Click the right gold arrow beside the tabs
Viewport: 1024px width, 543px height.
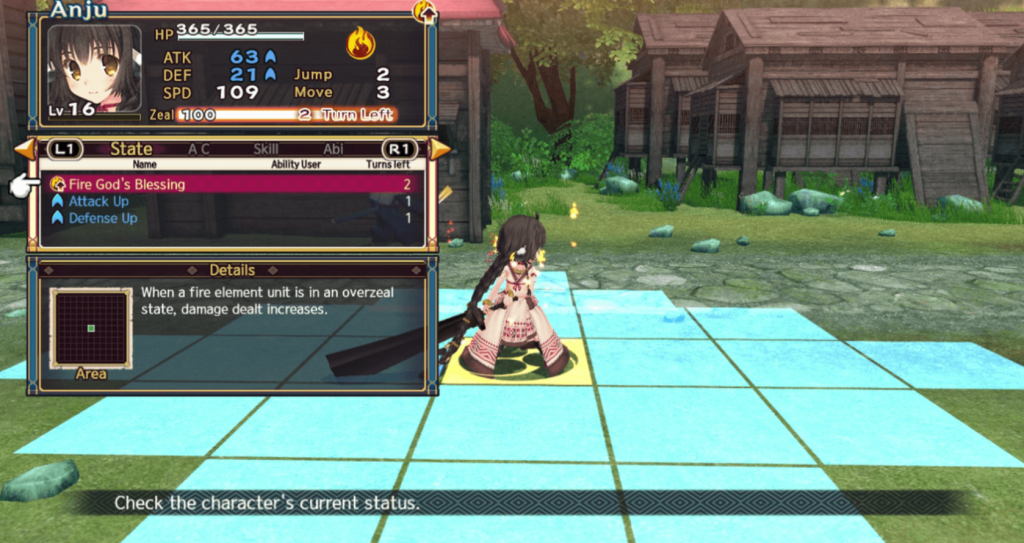click(441, 149)
